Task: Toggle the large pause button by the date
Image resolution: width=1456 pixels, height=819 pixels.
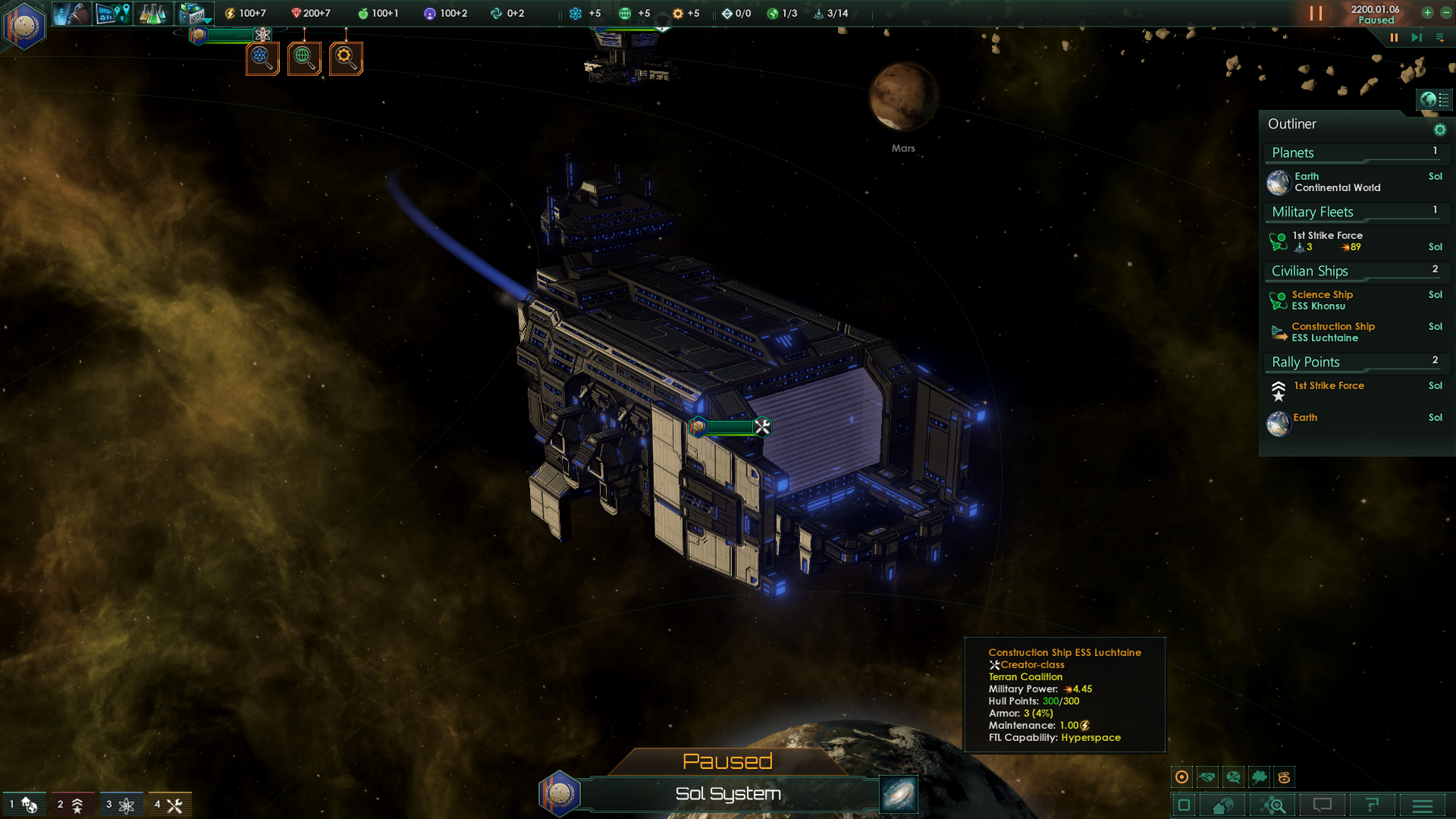Action: pos(1316,14)
